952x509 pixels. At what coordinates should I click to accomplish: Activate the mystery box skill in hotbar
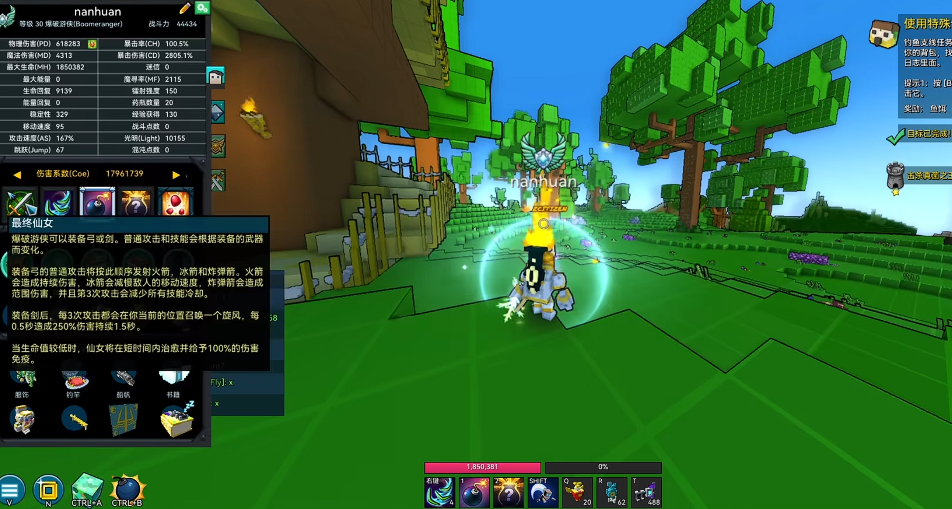(509, 492)
